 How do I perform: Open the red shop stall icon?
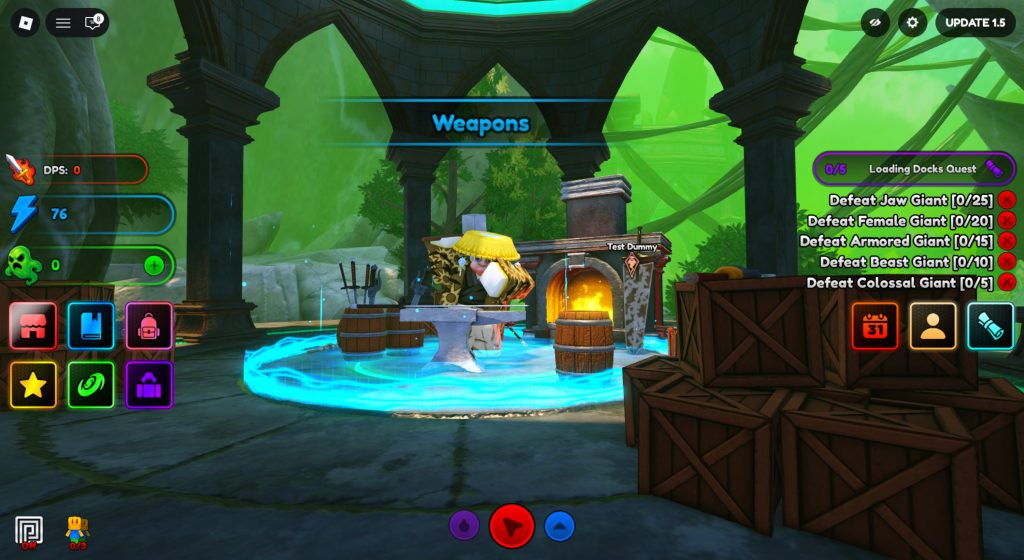click(x=33, y=326)
